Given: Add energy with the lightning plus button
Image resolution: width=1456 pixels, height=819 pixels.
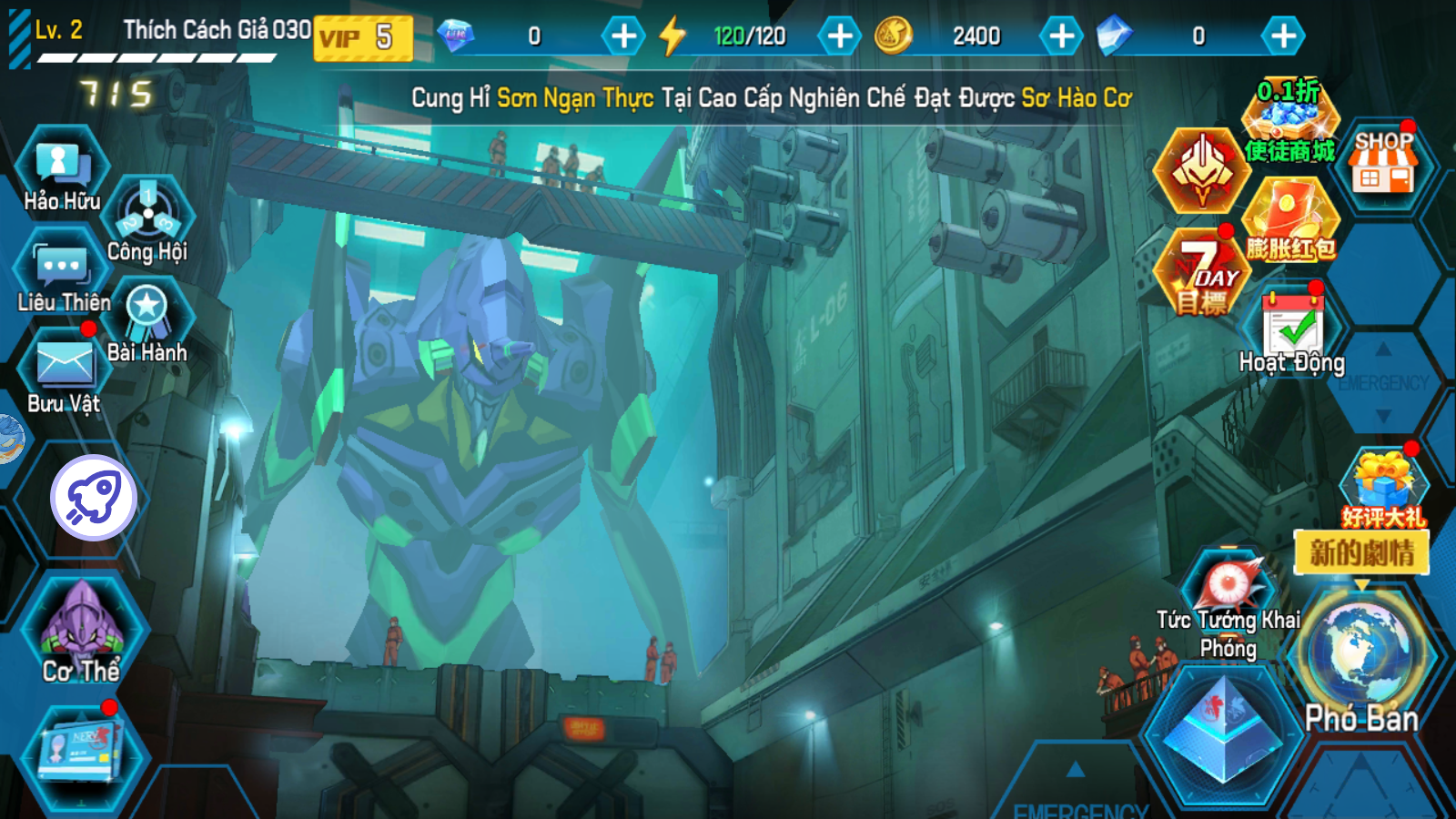Looking at the screenshot, I should pyautogui.click(x=839, y=36).
